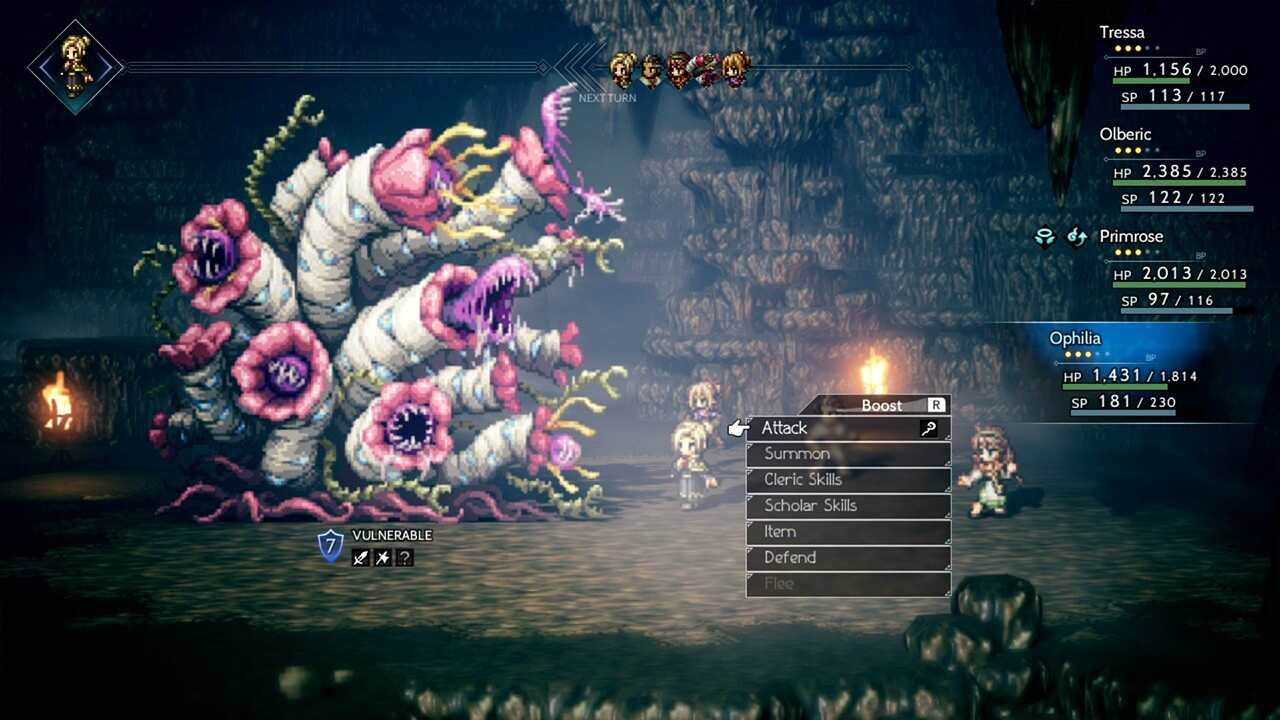Click the hand cursor icon on the command menu
The width and height of the screenshot is (1280, 720).
click(x=737, y=426)
